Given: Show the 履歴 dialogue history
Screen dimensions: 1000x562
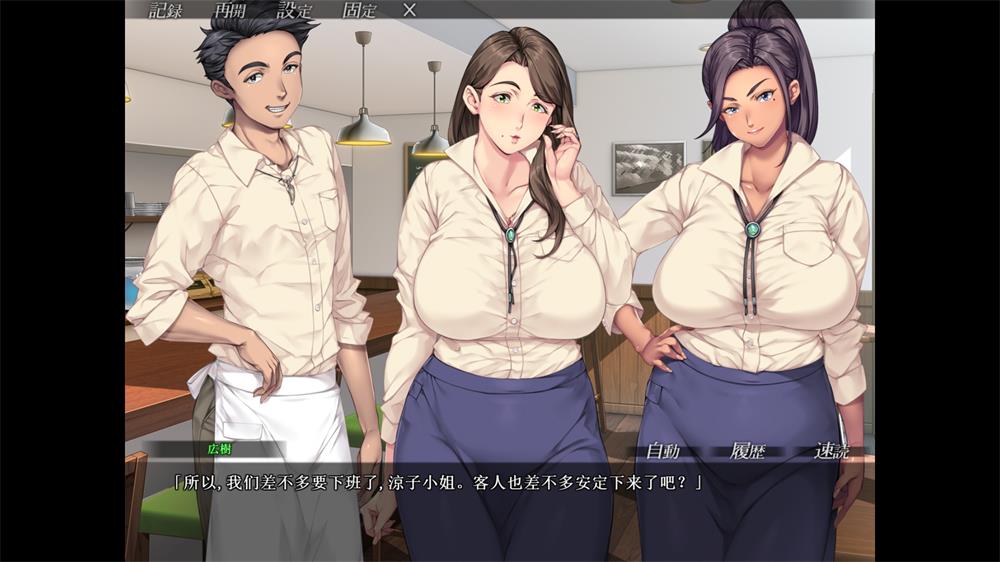Looking at the screenshot, I should tap(747, 451).
